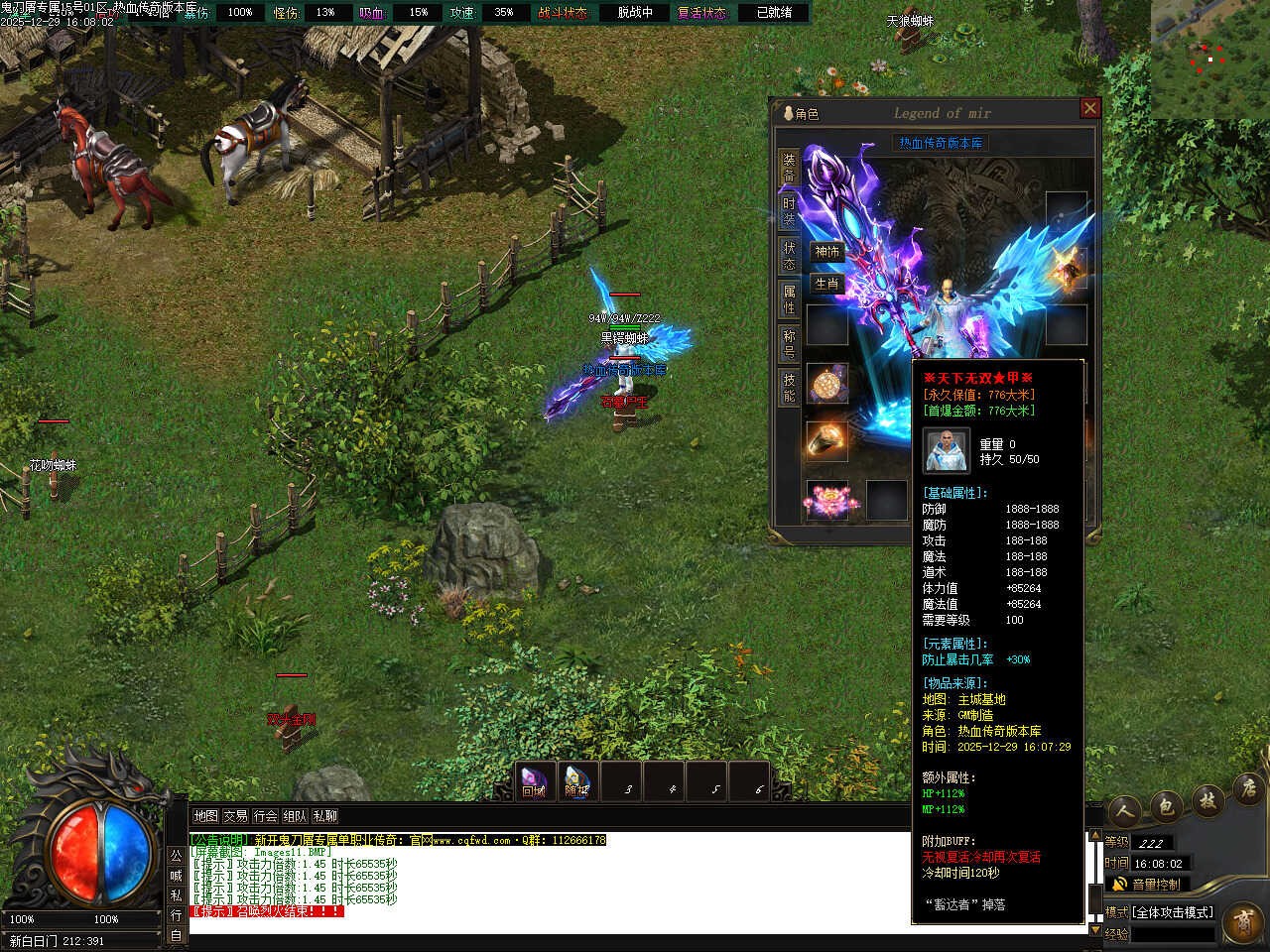Open the 神饰 equipment button
Image resolution: width=1270 pixels, height=952 pixels.
click(827, 252)
